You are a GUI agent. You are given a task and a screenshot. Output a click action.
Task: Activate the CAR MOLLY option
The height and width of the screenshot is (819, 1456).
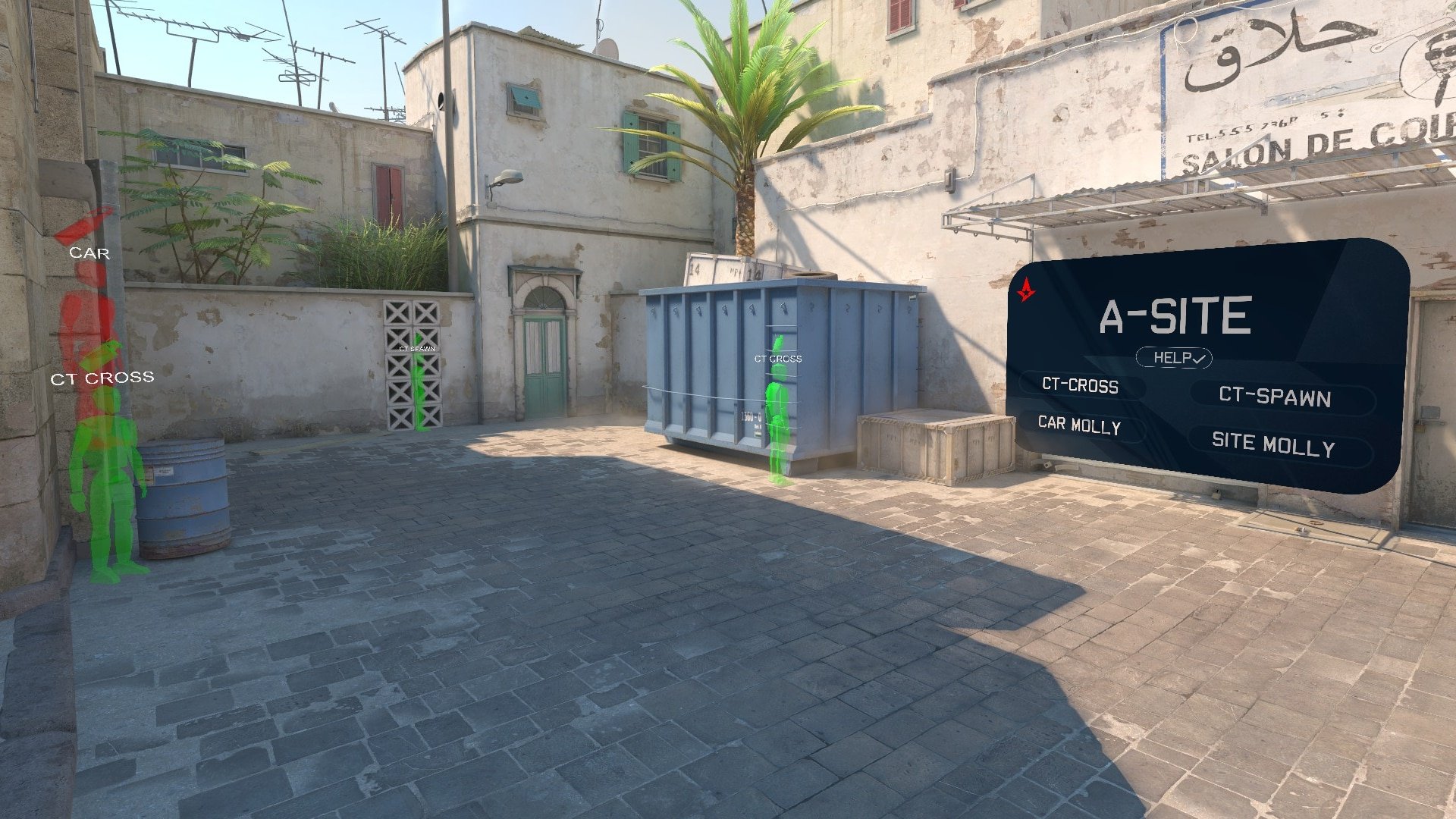pos(1079,425)
